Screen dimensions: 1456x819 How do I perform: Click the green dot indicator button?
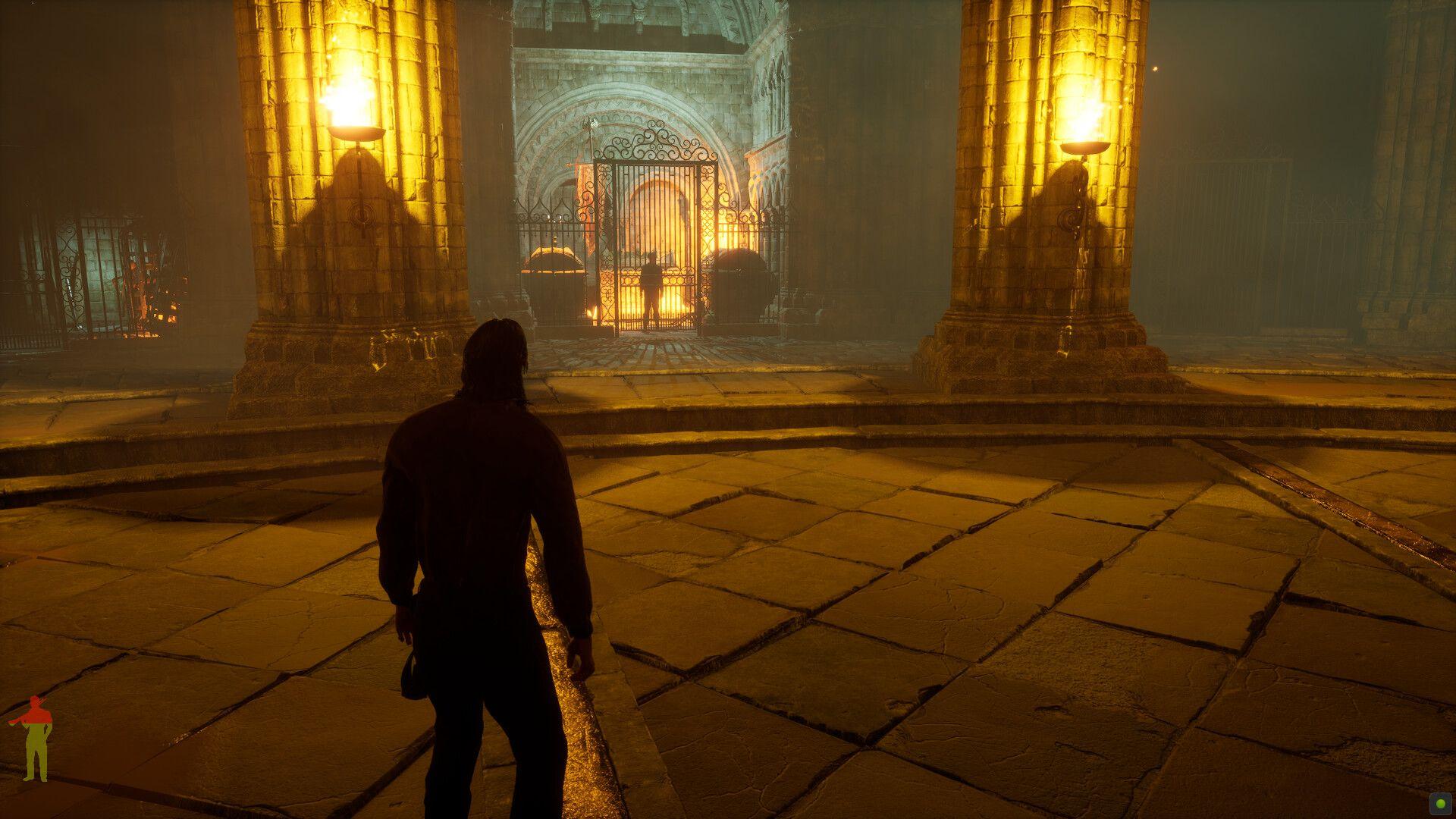[1438, 801]
